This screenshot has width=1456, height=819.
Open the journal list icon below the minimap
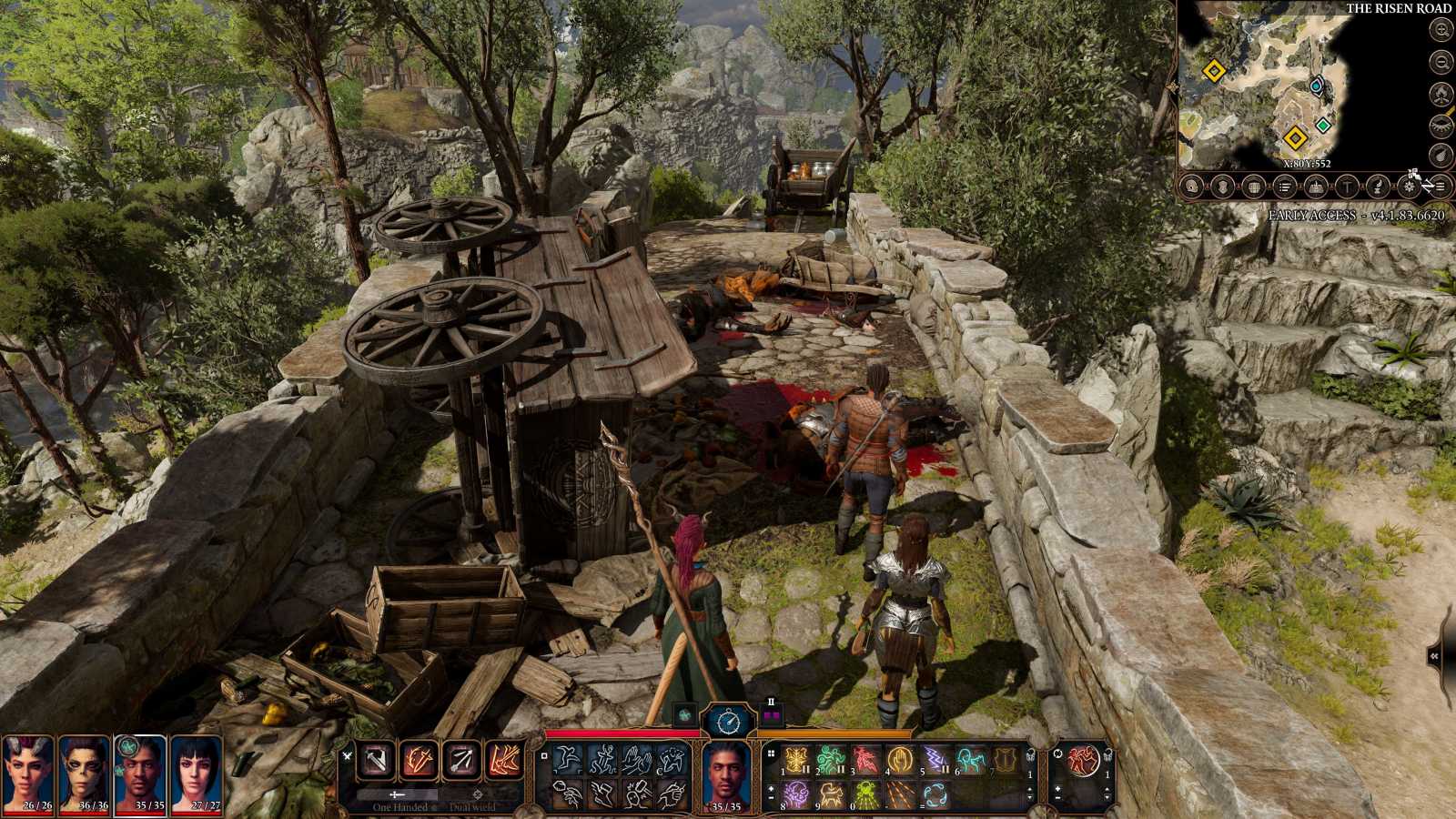(x=1284, y=187)
